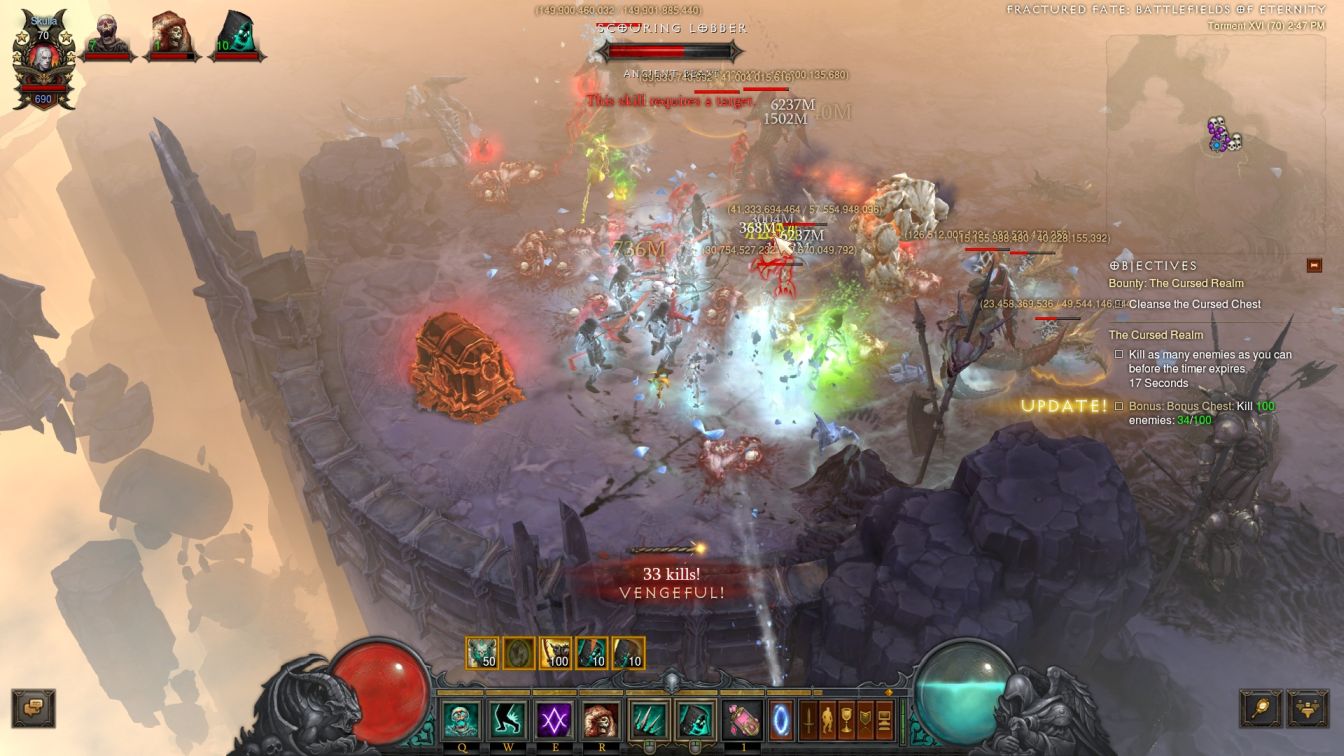Trigger the hooded skeleton skill on R
1344x756 pixels.
tap(601, 720)
